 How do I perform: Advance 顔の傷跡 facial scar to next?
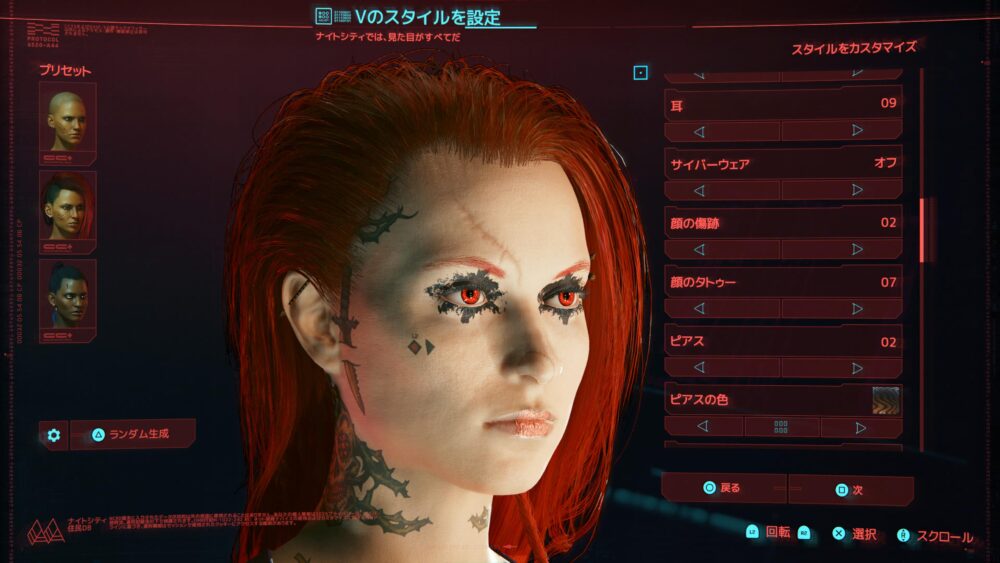tap(857, 250)
